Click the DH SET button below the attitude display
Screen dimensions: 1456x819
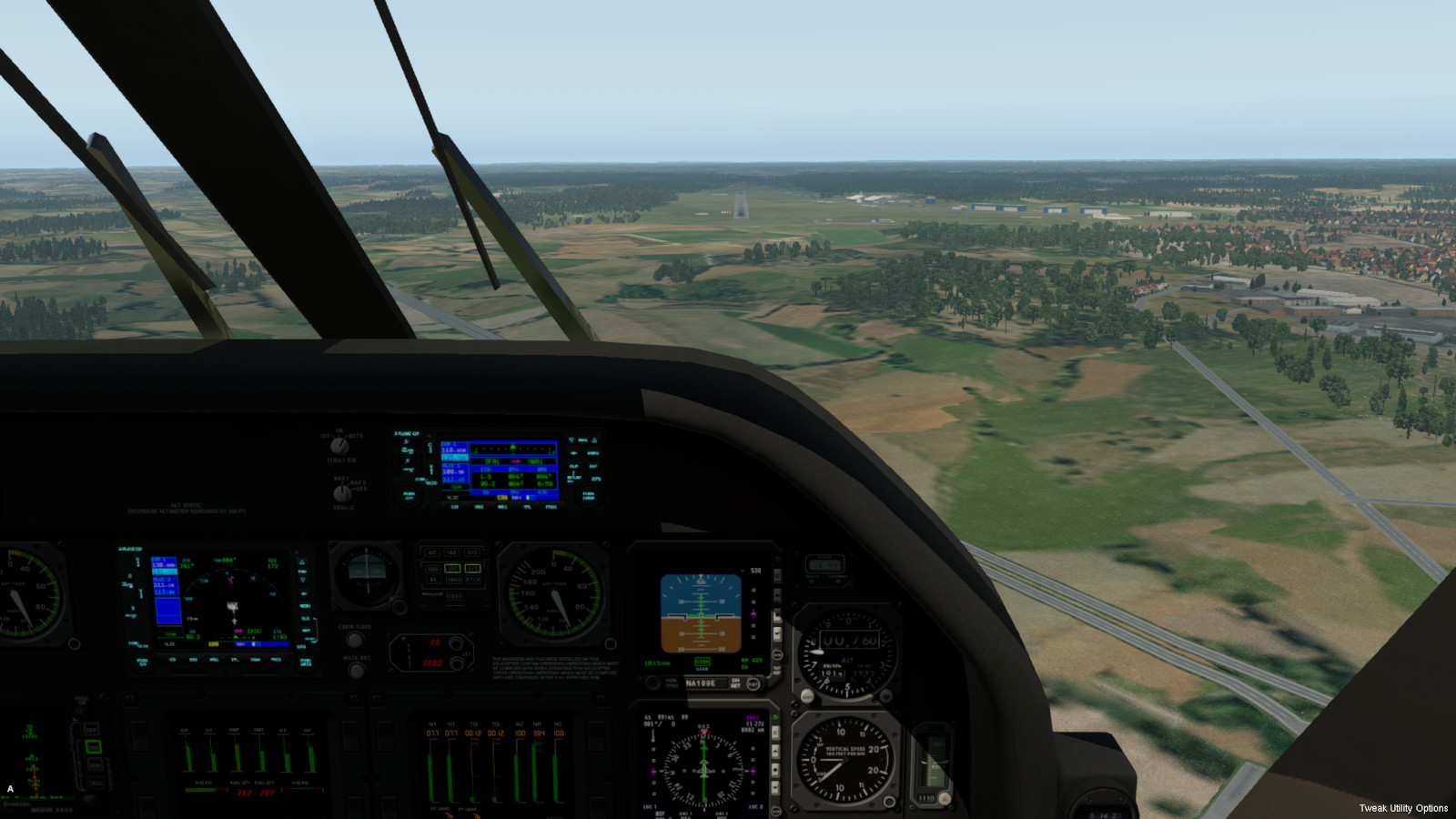(753, 683)
